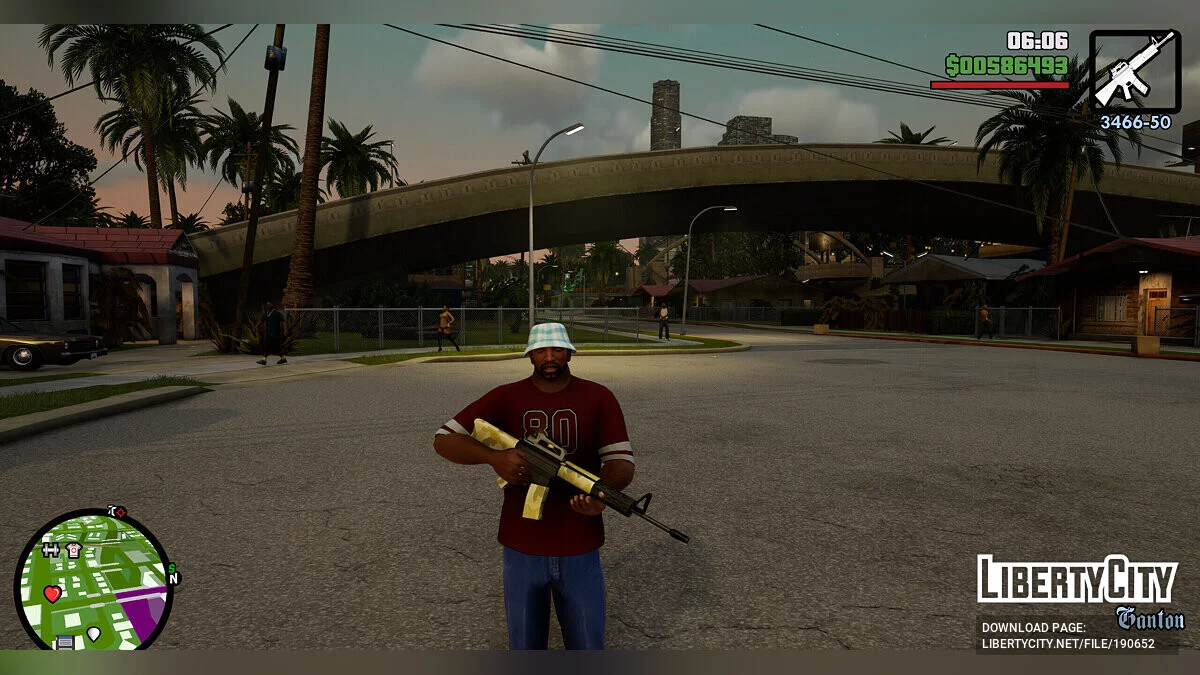1200x675 pixels.
Task: Select the M4 rifle weapon icon
Action: coord(1135,71)
